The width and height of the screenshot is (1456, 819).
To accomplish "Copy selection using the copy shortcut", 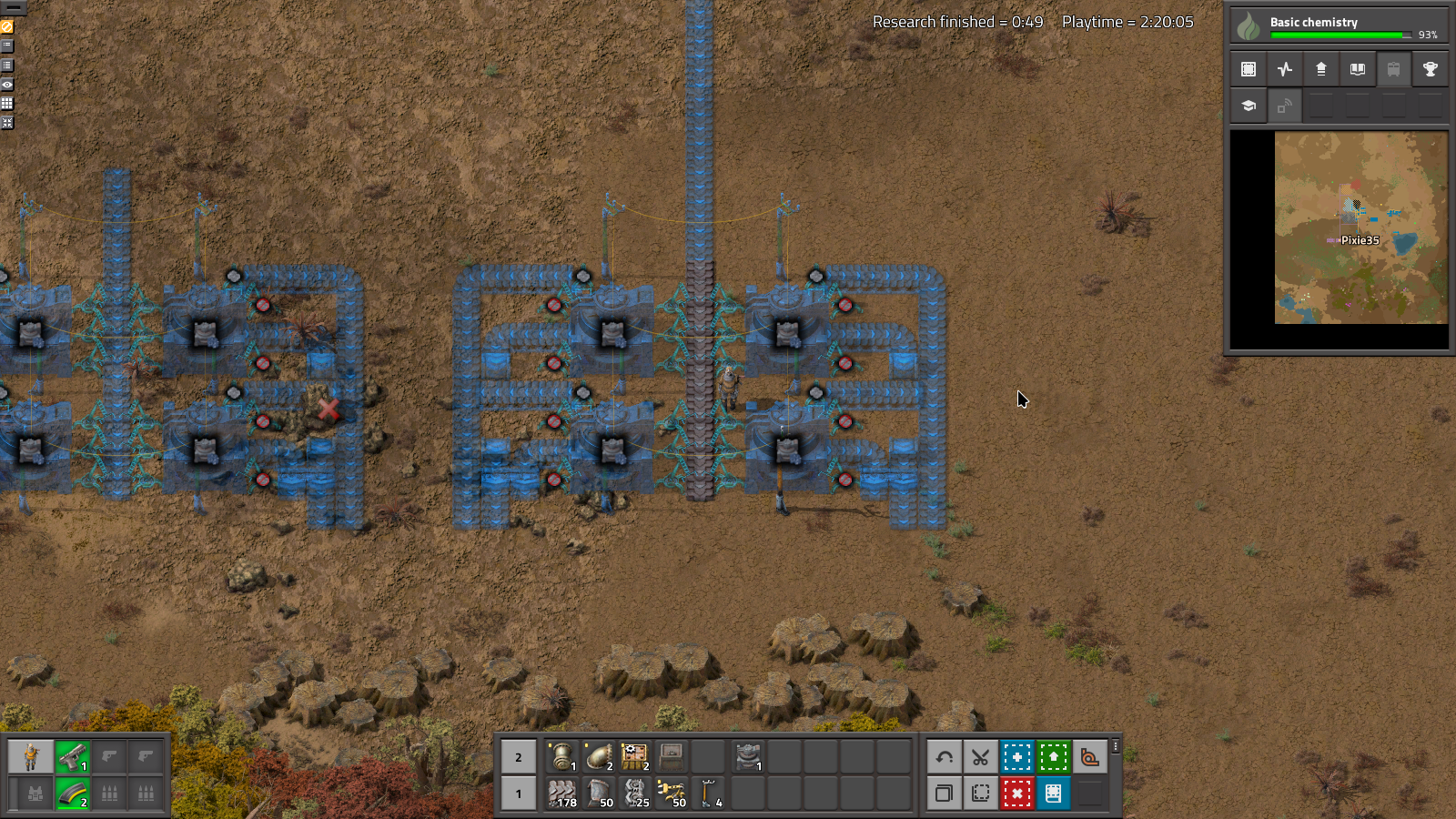I will tap(944, 793).
